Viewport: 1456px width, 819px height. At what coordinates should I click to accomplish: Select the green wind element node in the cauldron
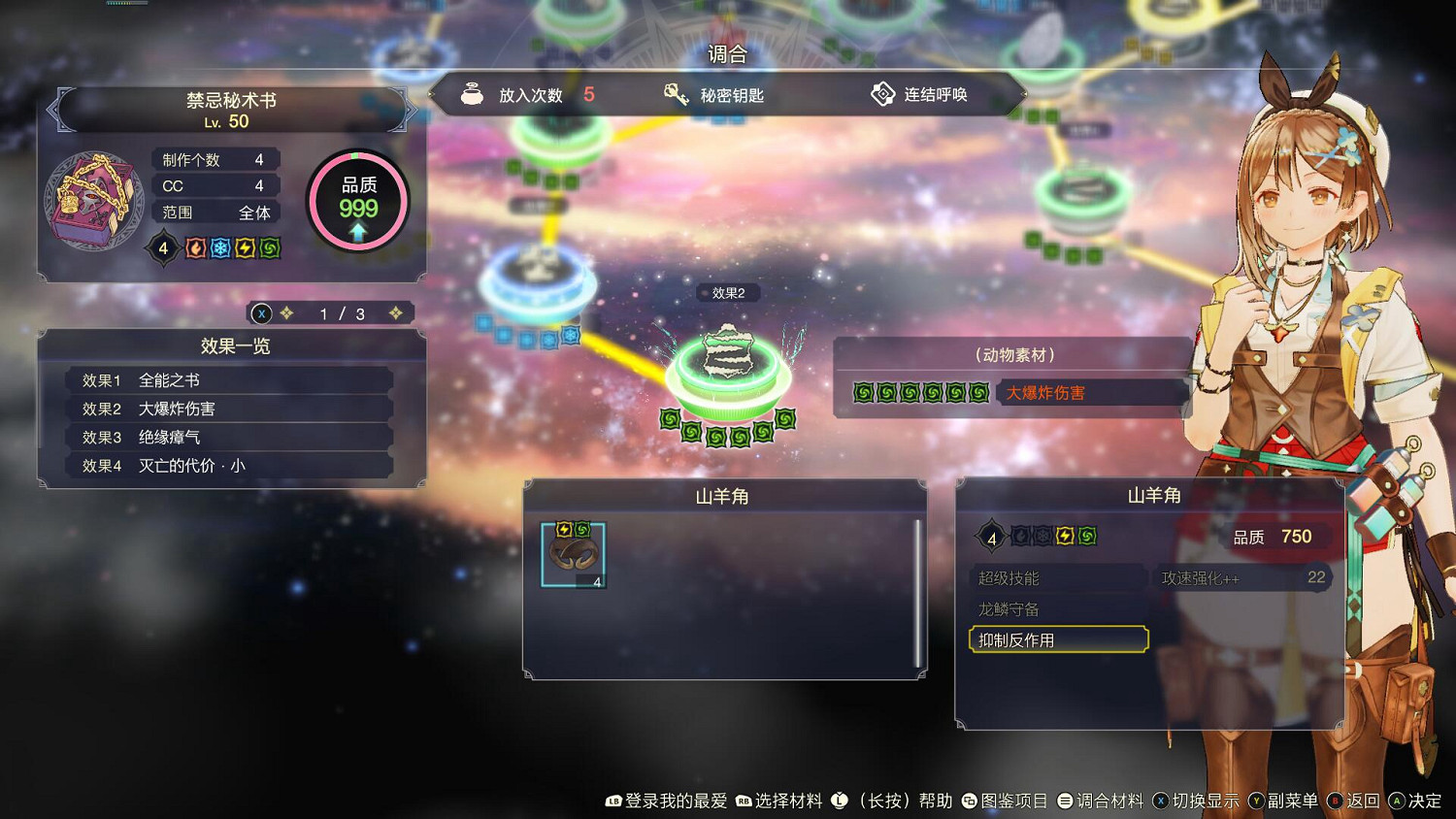(728, 378)
